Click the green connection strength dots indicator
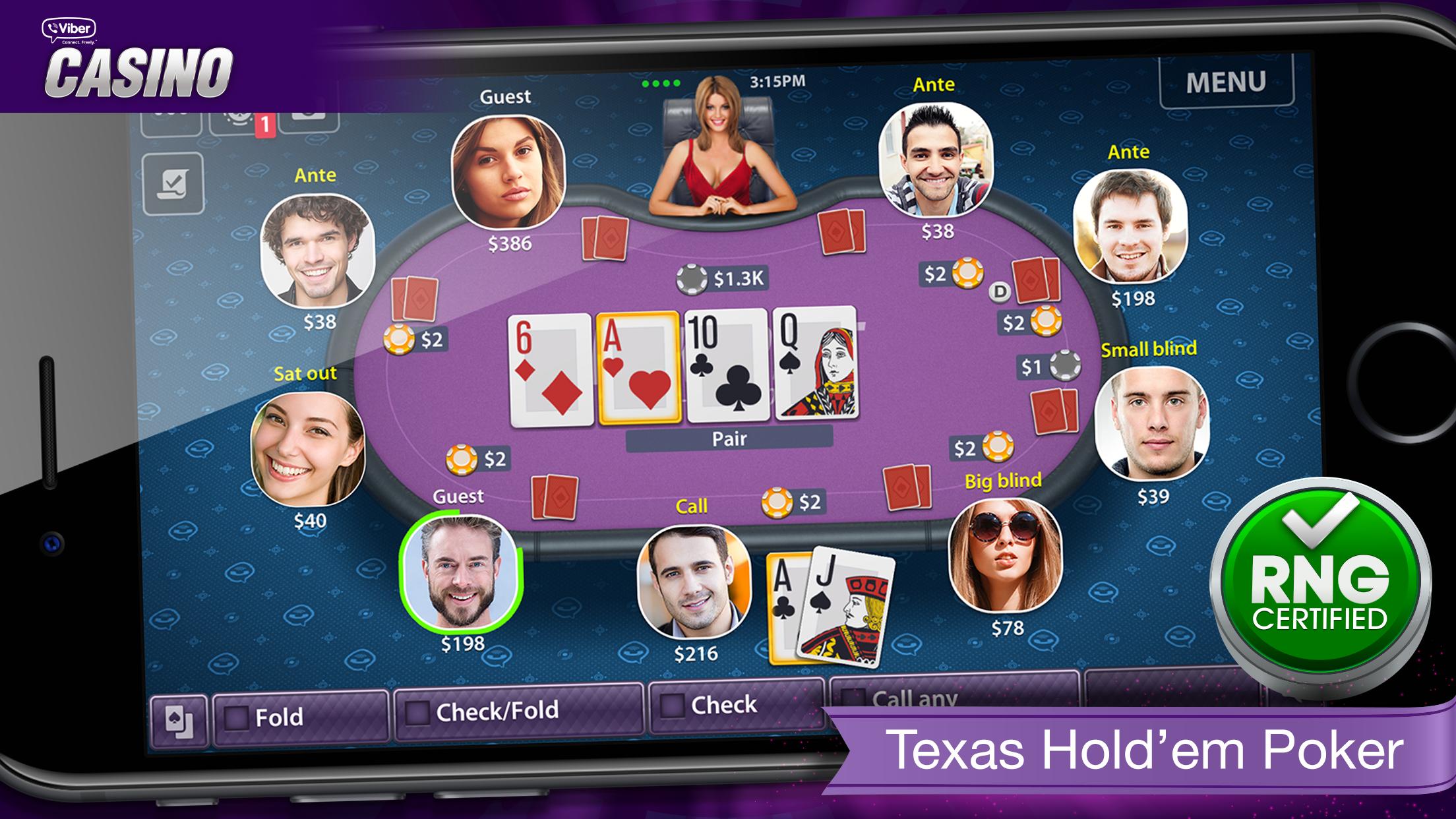The width and height of the screenshot is (1456, 819). click(659, 83)
